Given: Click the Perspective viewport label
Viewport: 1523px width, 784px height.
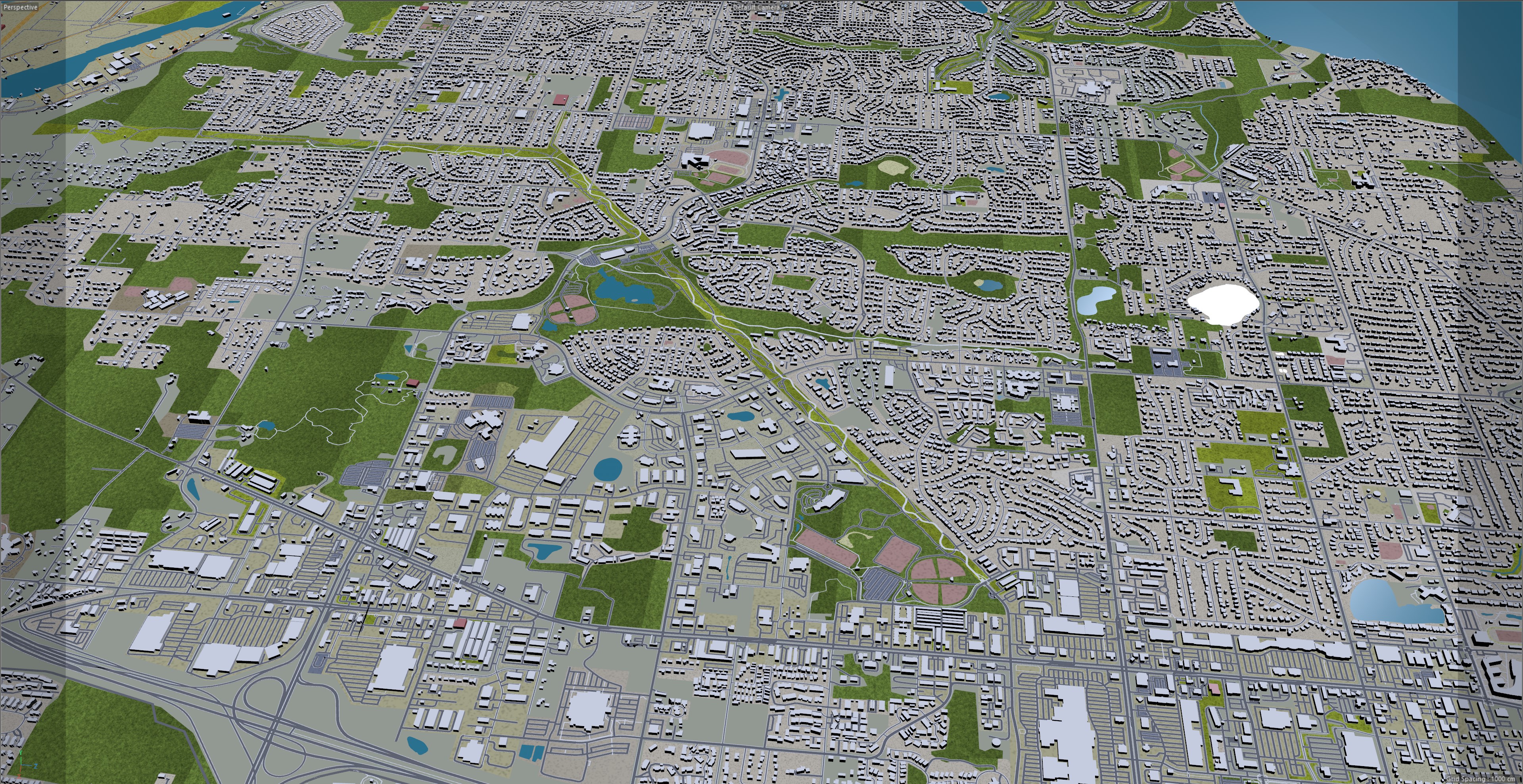Looking at the screenshot, I should coord(21,7).
